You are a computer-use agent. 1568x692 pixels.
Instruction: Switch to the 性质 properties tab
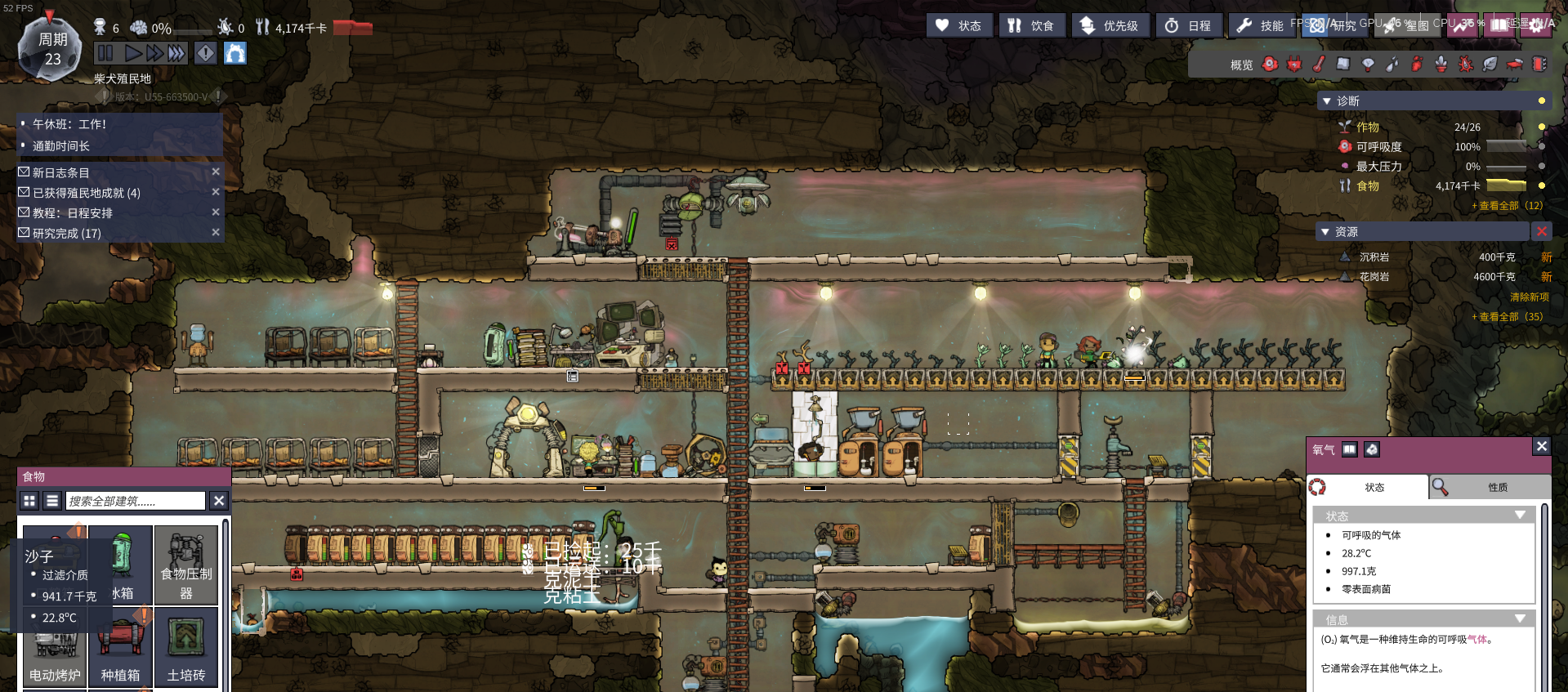point(1490,487)
